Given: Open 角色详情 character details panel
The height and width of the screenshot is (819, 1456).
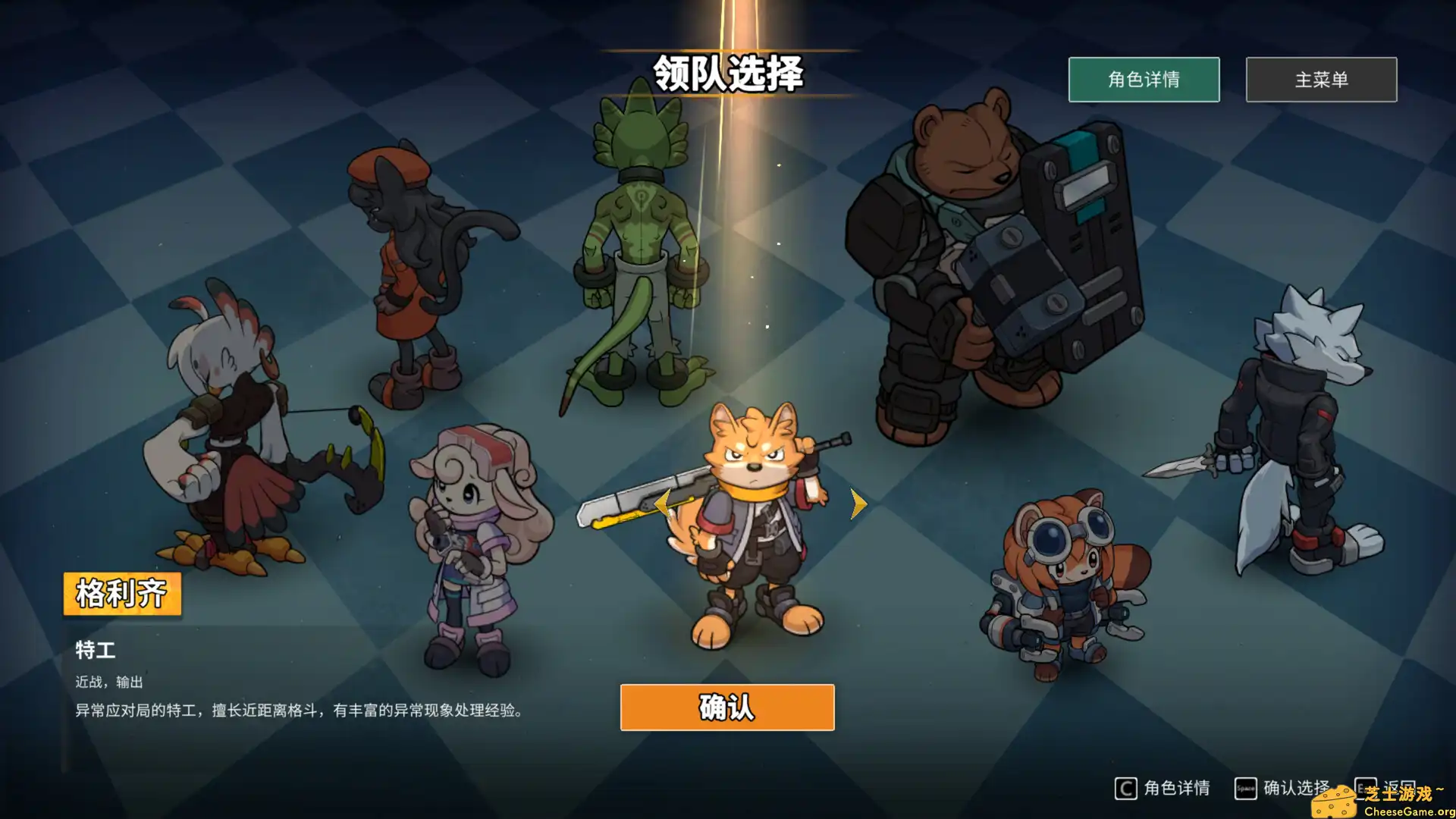Looking at the screenshot, I should (1144, 80).
